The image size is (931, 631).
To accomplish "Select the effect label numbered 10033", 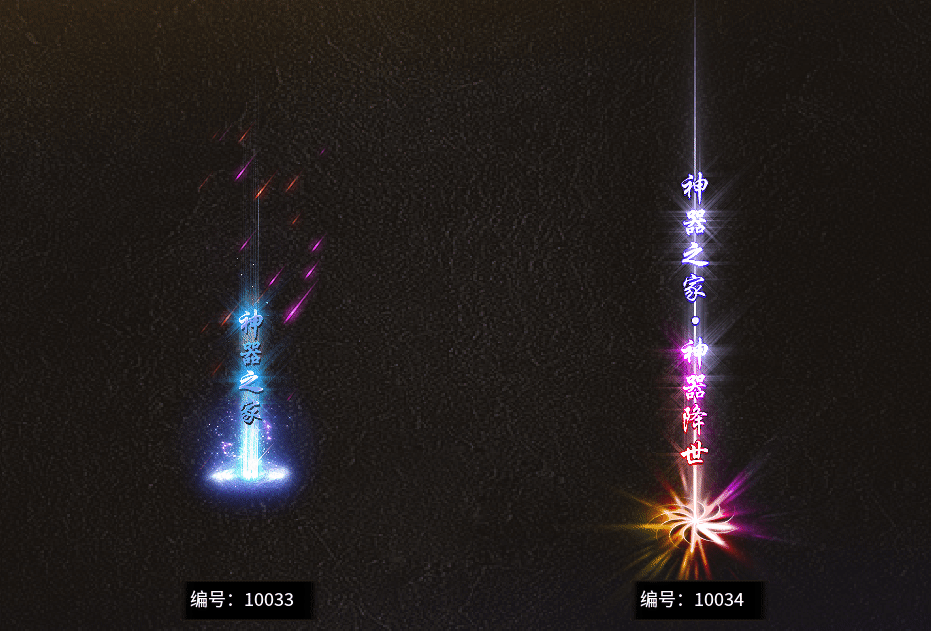I will pos(243,600).
